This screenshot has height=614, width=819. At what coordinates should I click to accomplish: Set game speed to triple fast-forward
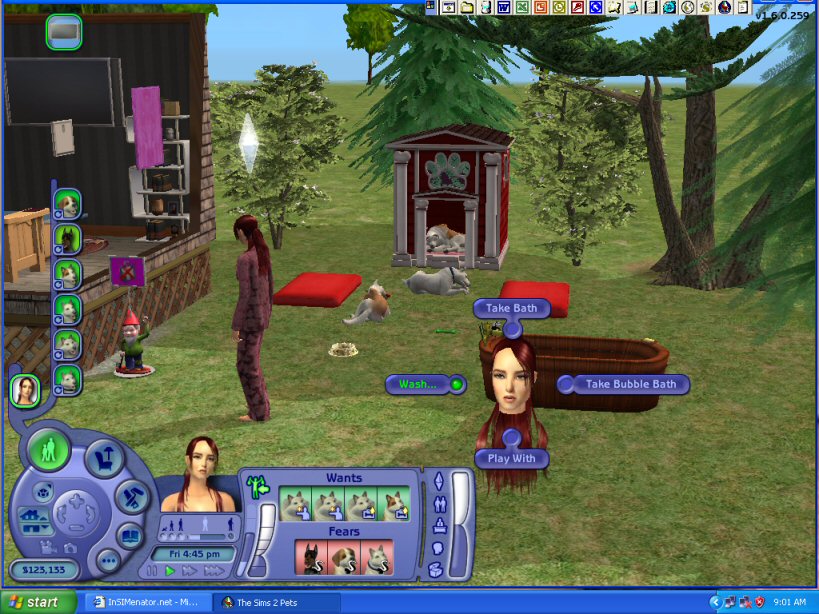click(214, 571)
